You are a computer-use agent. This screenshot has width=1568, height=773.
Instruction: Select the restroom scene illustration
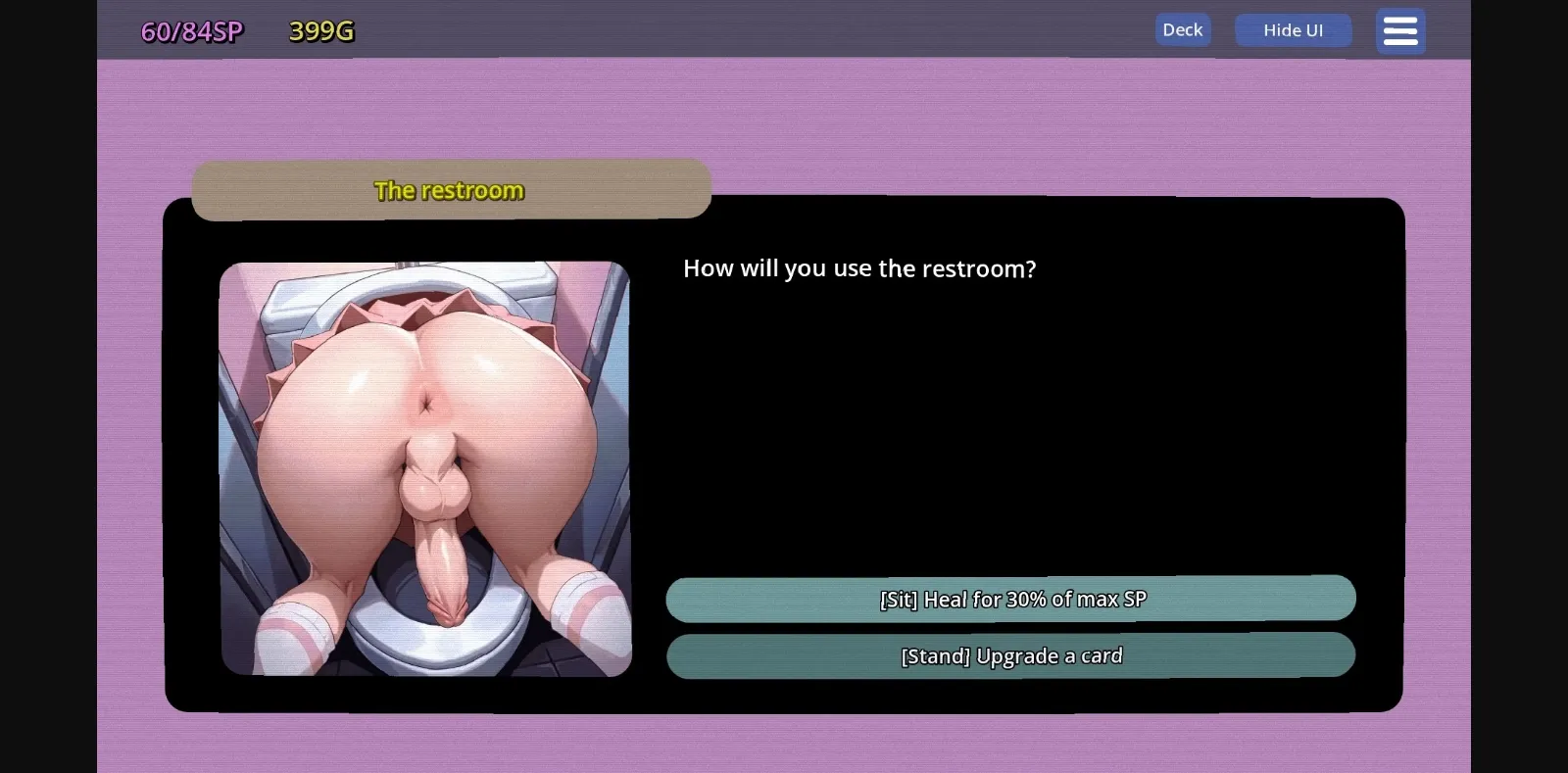424,467
